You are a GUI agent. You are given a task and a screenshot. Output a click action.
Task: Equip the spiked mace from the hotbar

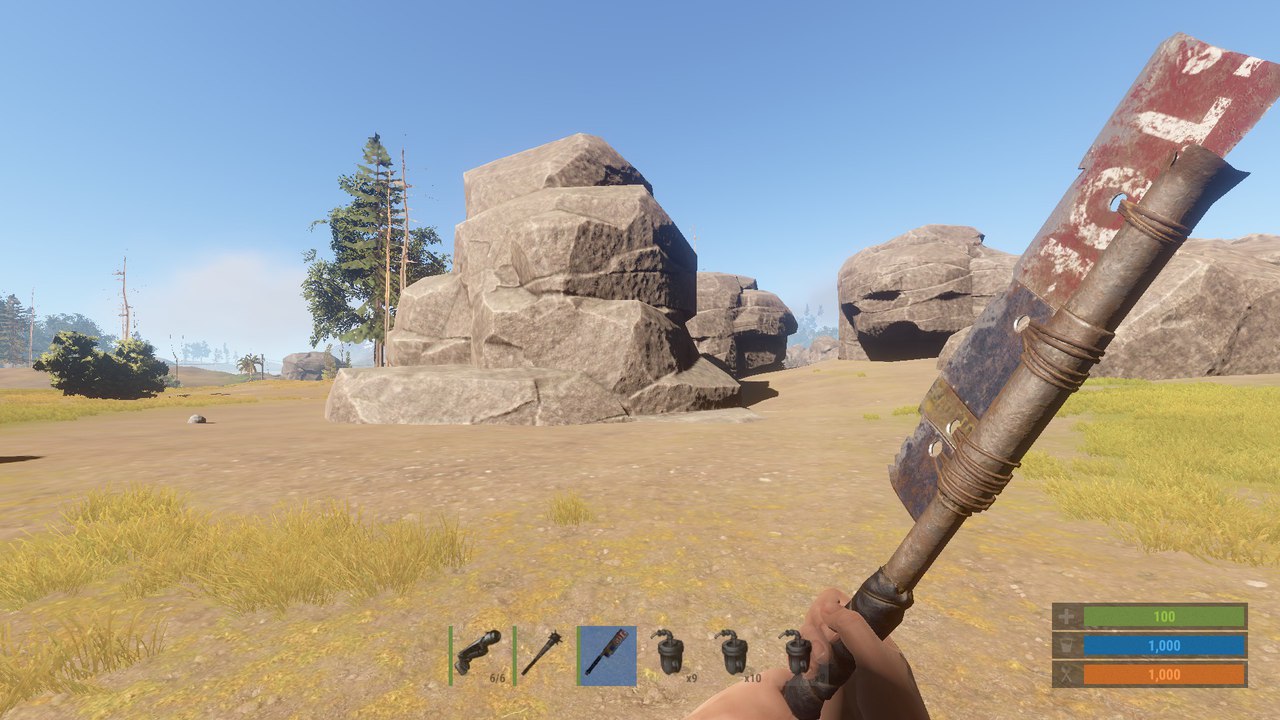(543, 655)
